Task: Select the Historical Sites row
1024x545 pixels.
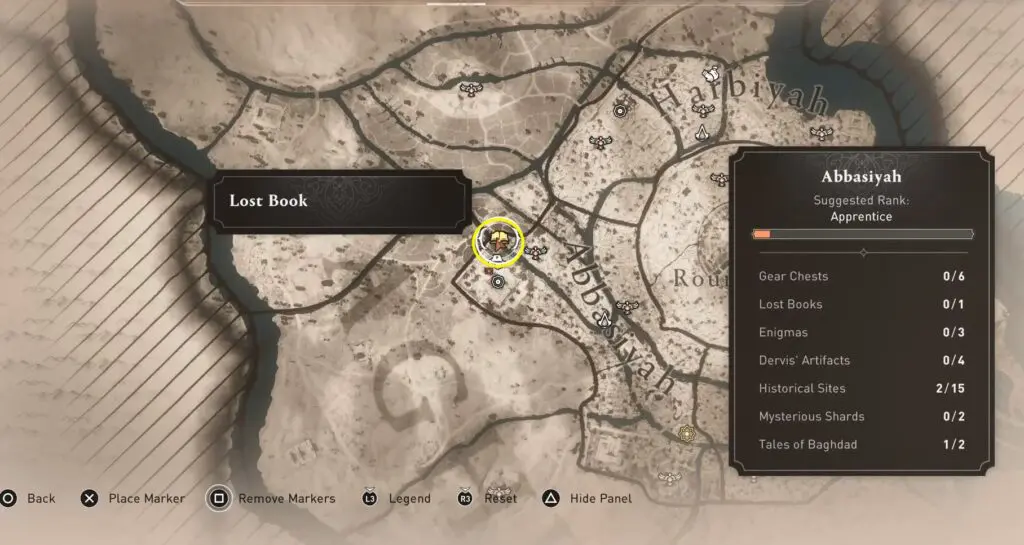Action: click(862, 388)
